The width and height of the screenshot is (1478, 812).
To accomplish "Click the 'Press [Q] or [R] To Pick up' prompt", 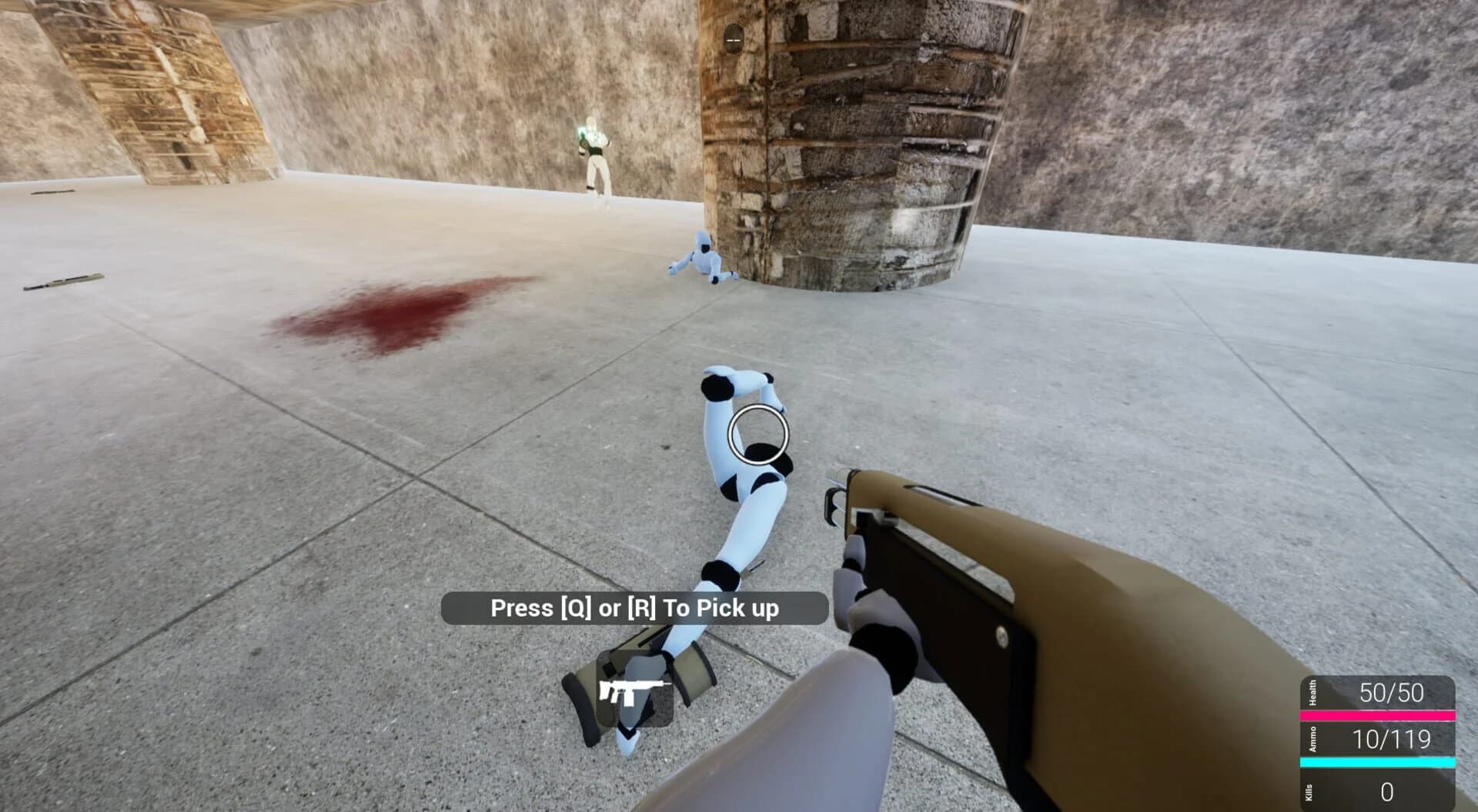I will click(x=636, y=608).
